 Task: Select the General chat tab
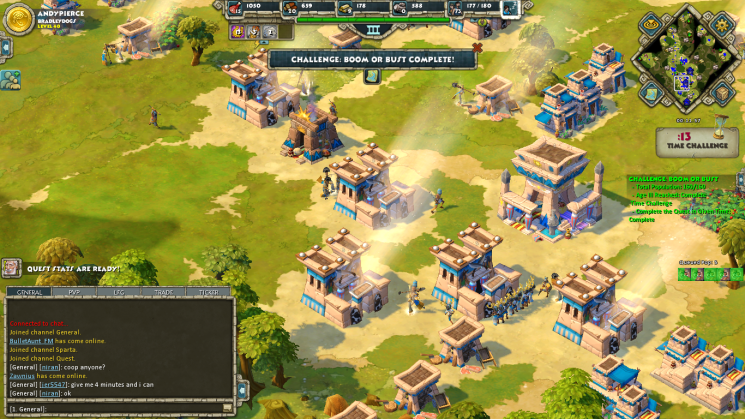click(30, 292)
